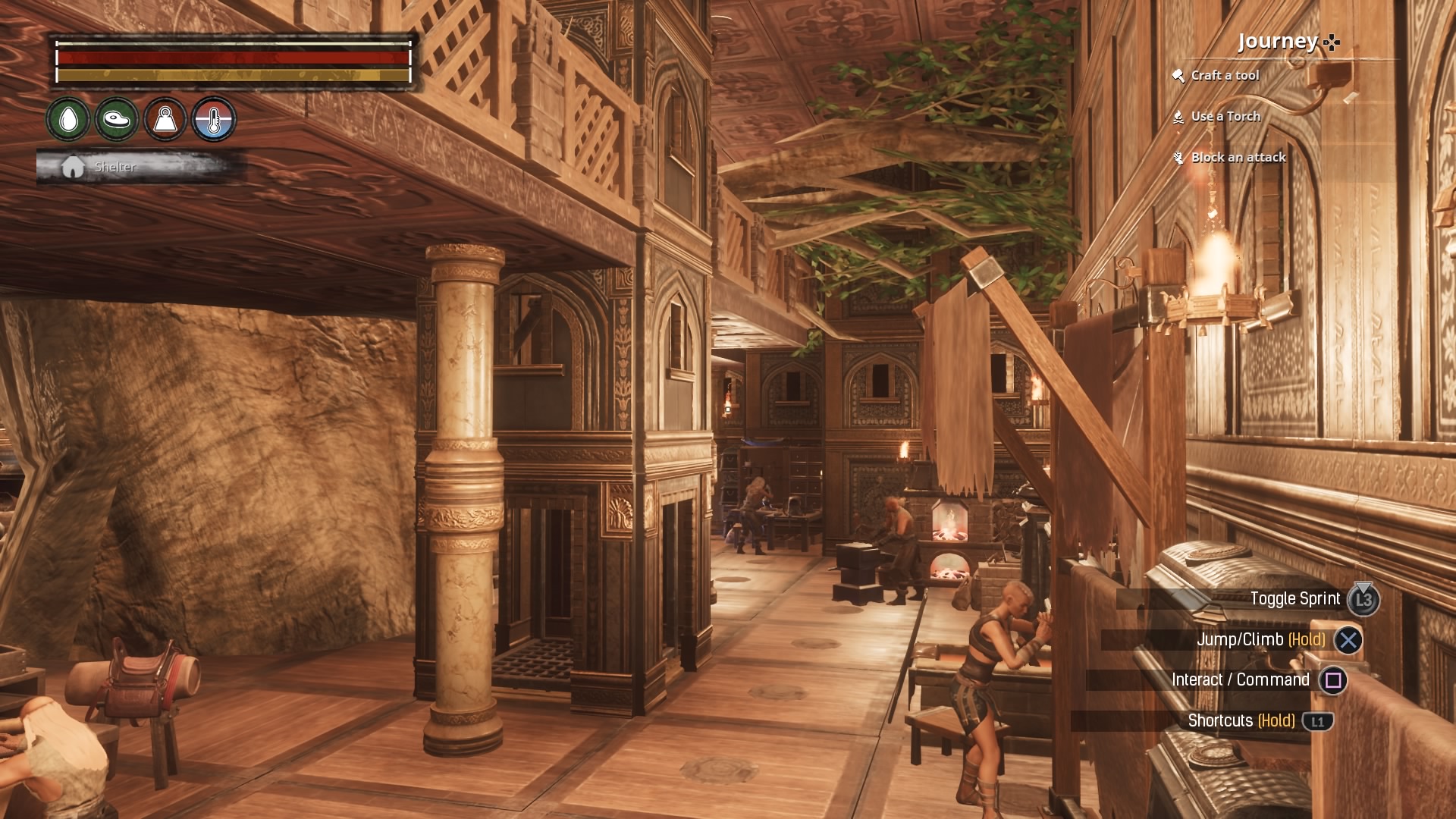Click the Shelter status indicator
The width and height of the screenshot is (1456, 819).
pos(114,167)
